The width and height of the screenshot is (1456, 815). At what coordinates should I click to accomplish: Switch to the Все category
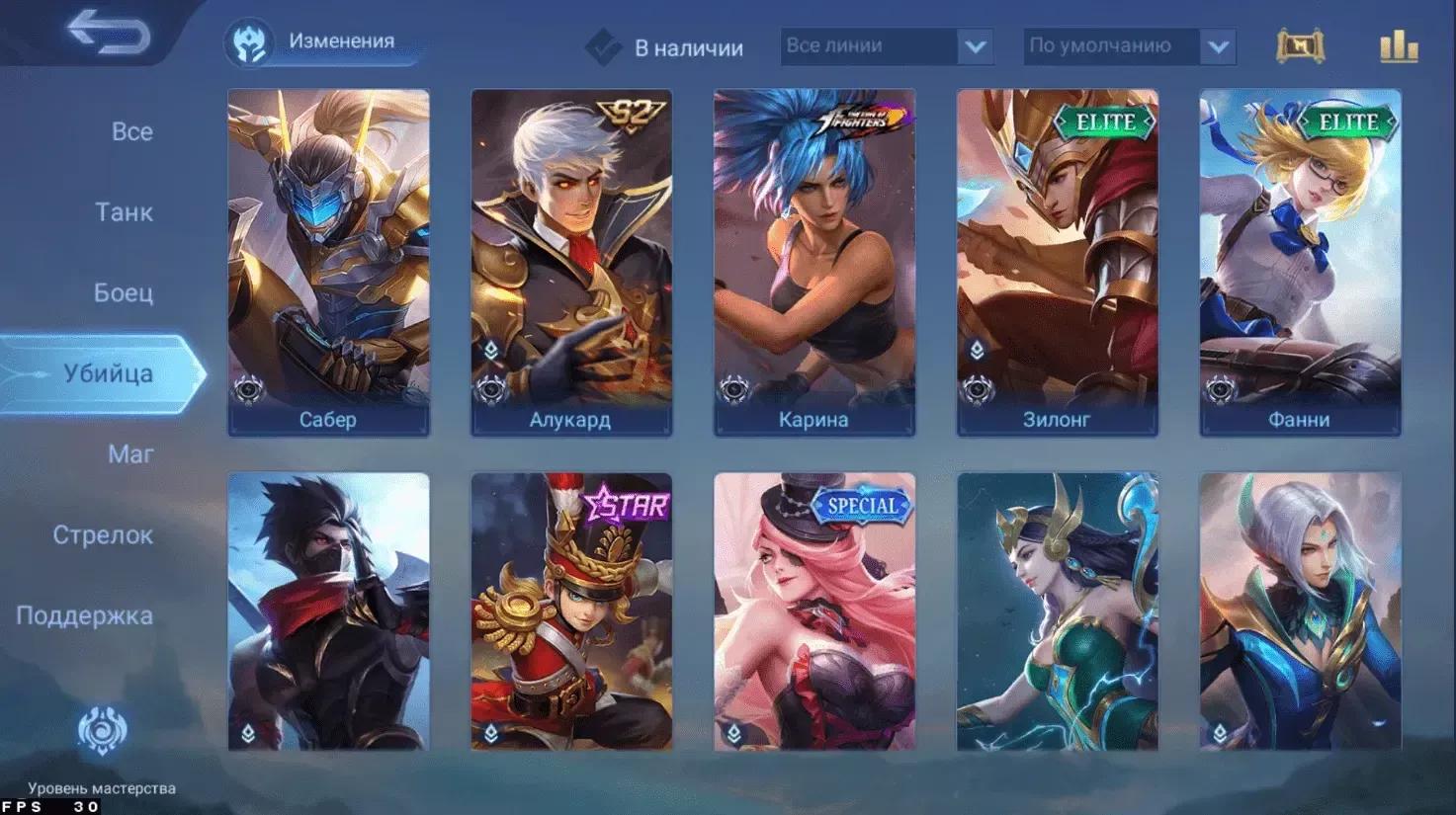tap(131, 131)
